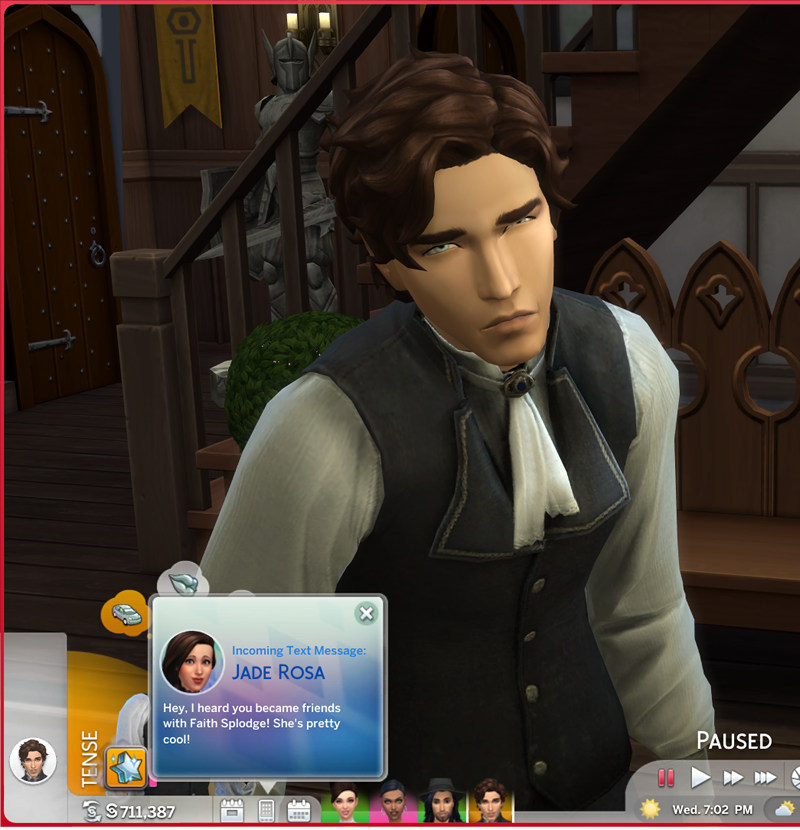800x830 pixels.
Task: Click the partly cloudy weather forecast icon
Action: click(x=781, y=808)
